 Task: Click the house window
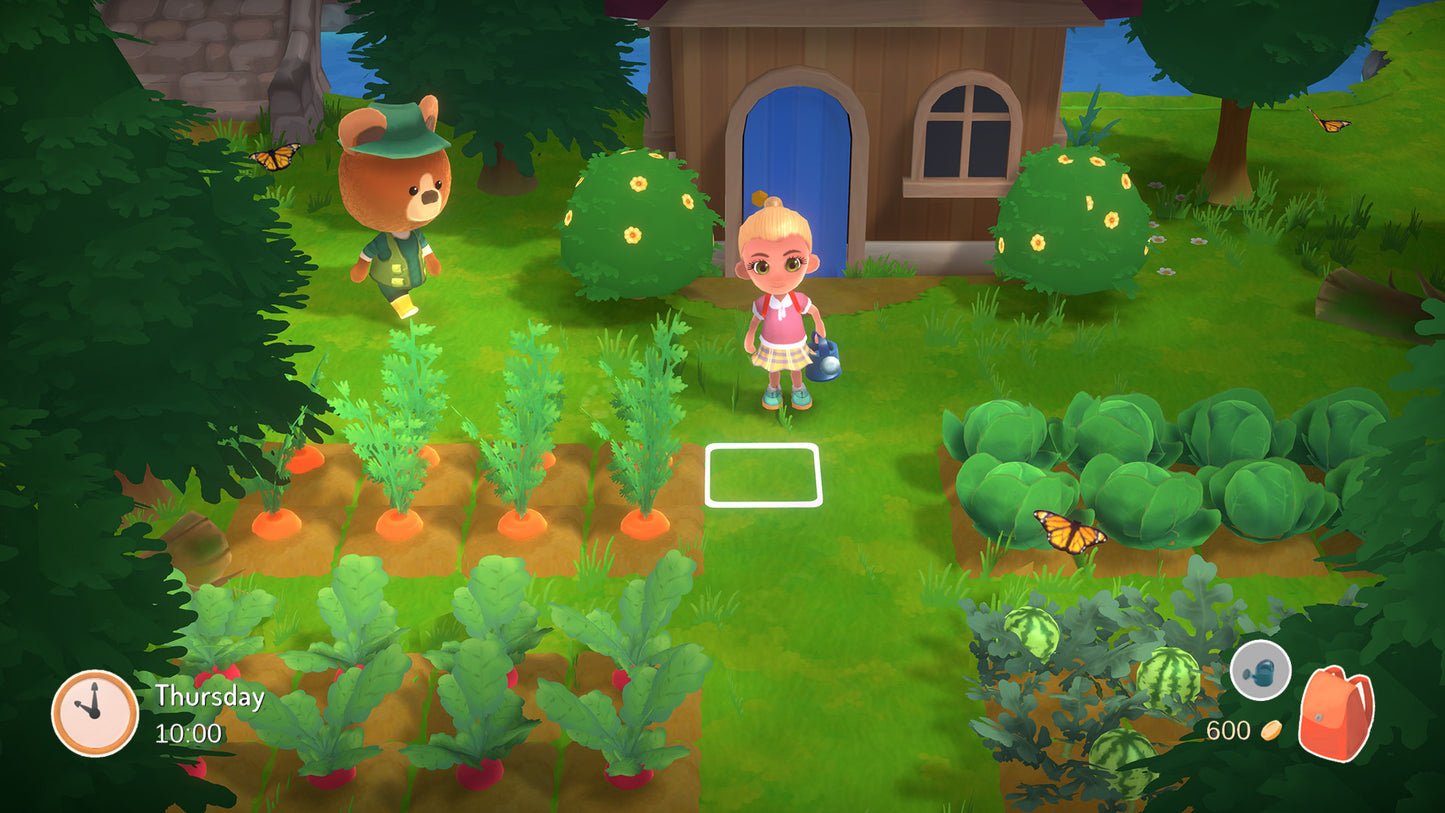pyautogui.click(x=965, y=130)
